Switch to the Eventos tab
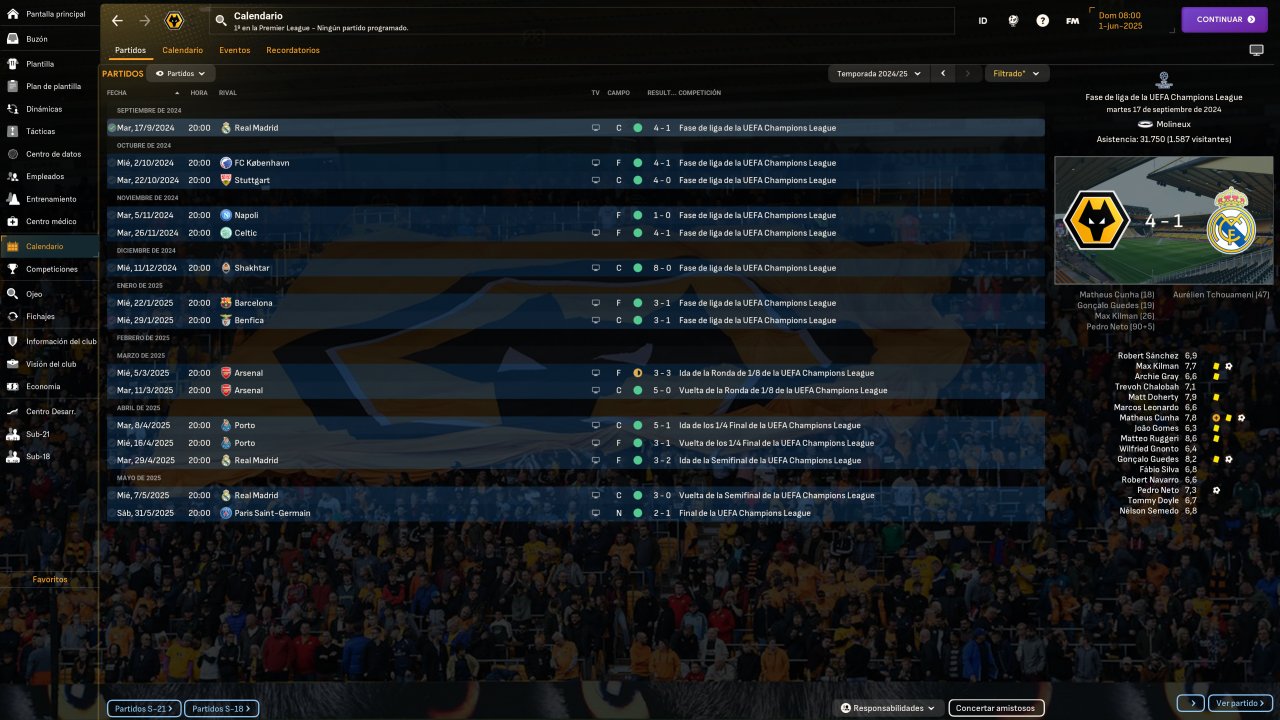The image size is (1280, 720). tap(234, 50)
